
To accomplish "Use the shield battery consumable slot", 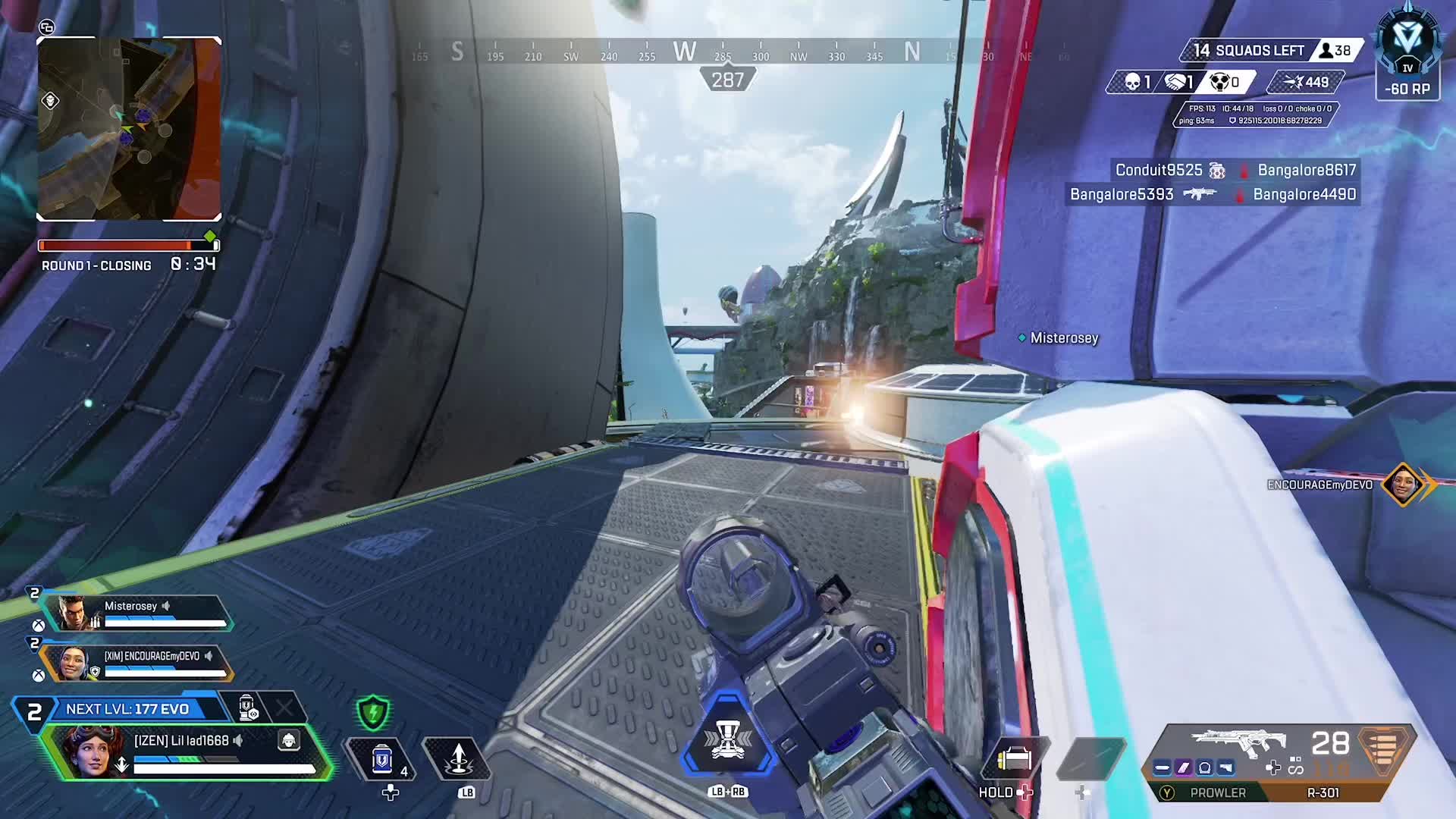I will tap(382, 758).
